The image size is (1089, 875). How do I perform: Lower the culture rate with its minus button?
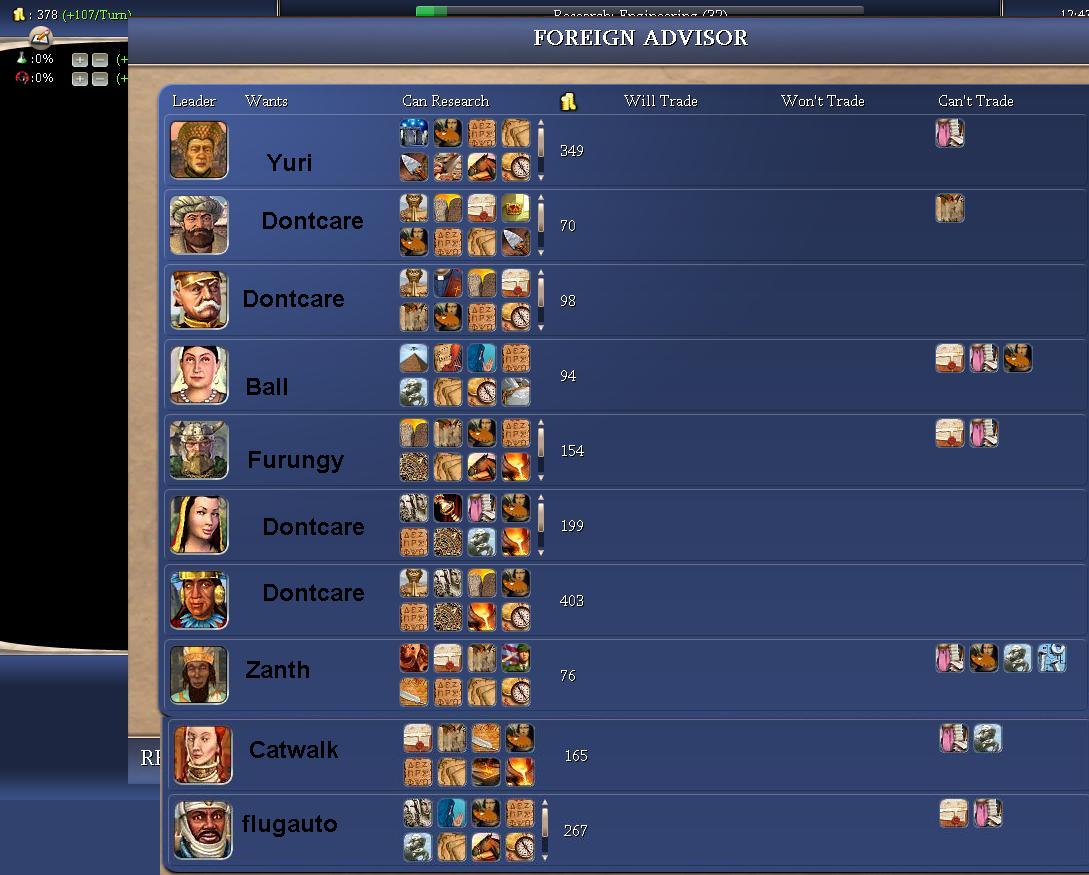pos(99,79)
